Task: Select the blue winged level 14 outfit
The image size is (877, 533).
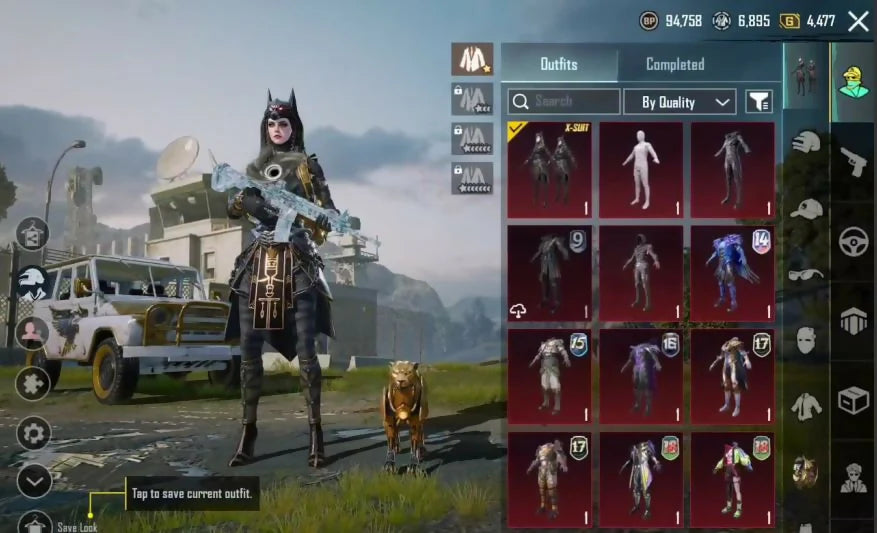Action: coord(732,273)
